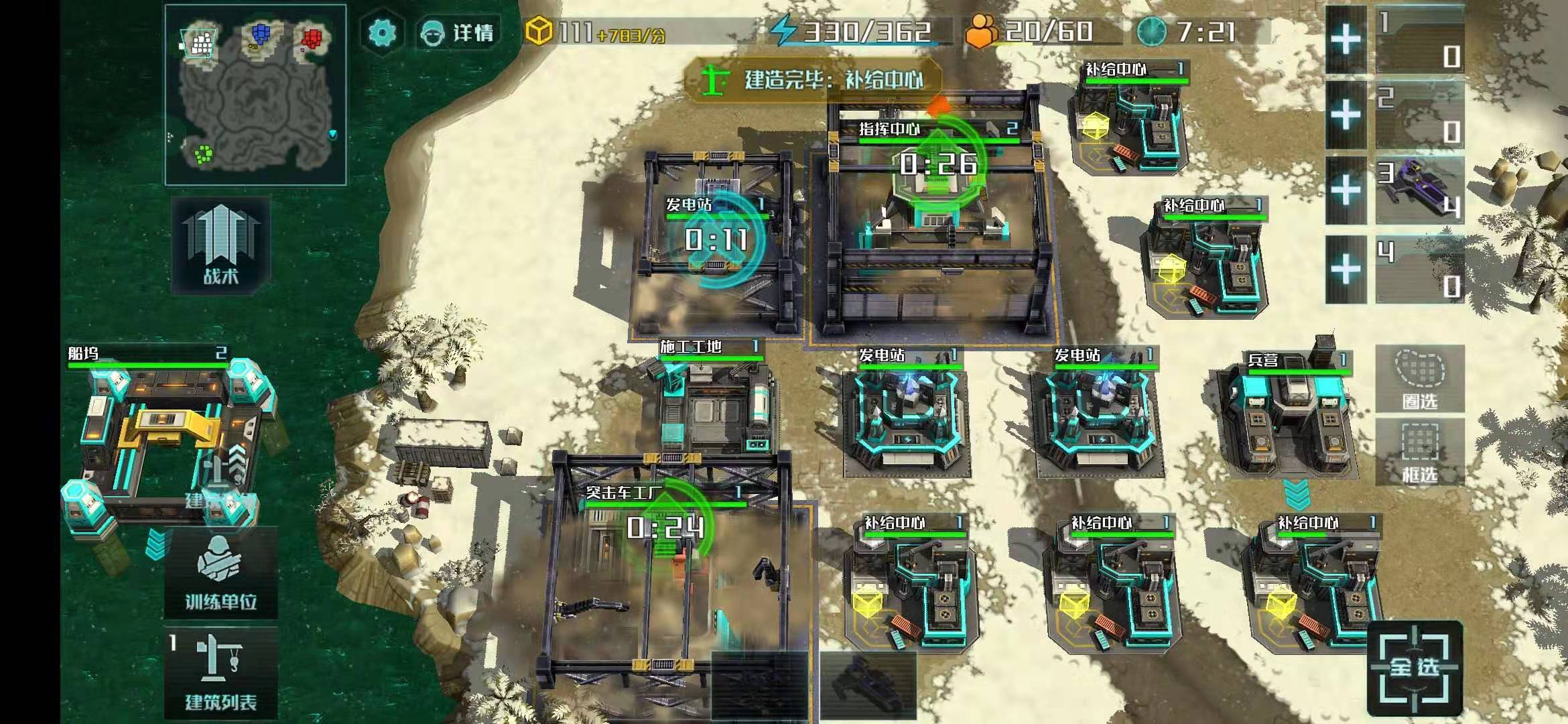Select all units with 全选
This screenshot has height=724, width=1568.
coord(1414,668)
